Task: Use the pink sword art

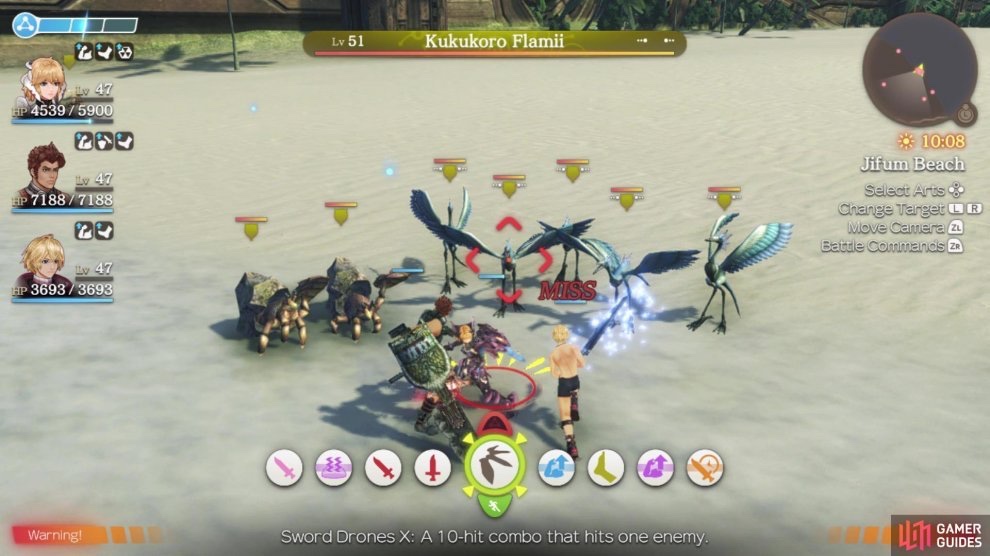Action: (284, 467)
